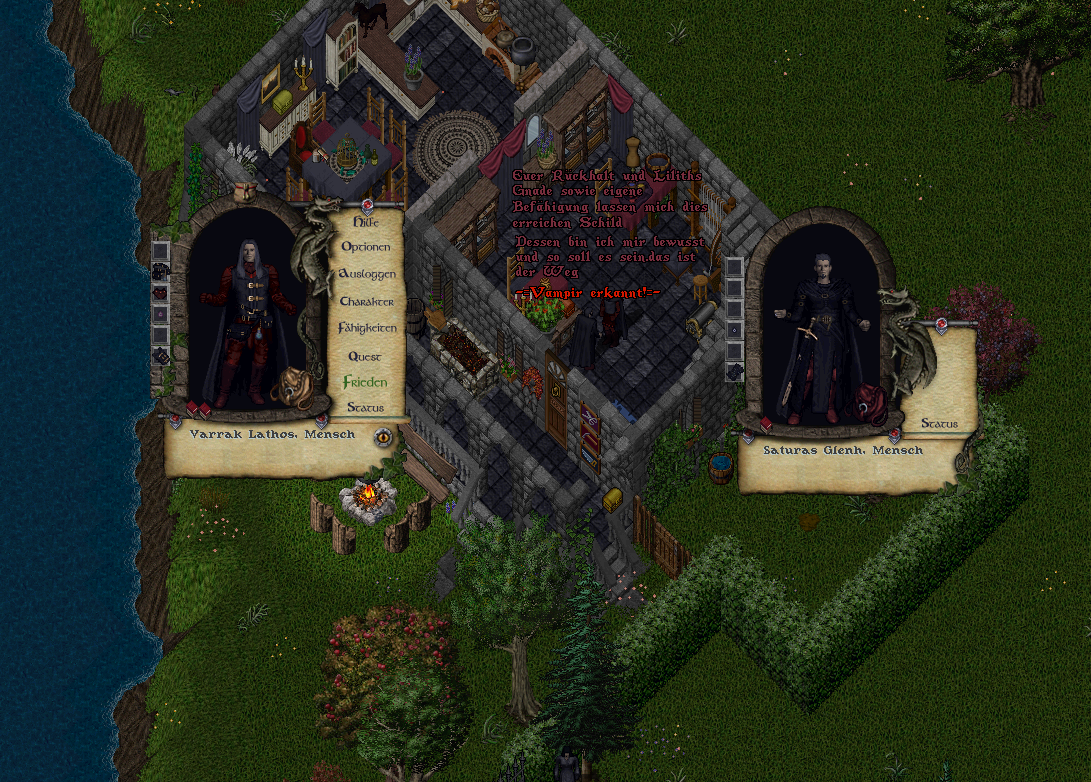
Task: Select the dark red heart-shaped equipment slot
Action: coord(161,293)
